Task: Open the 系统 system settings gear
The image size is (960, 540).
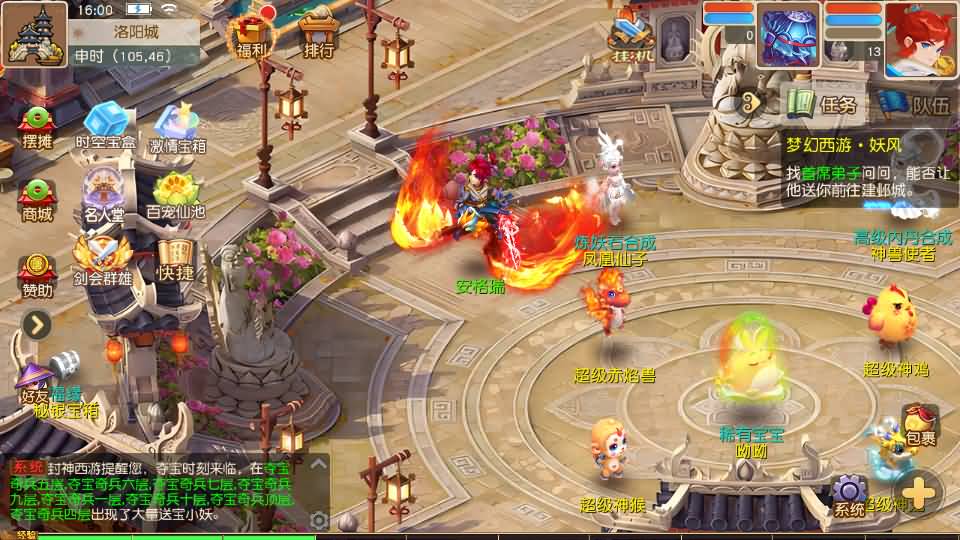Action: click(849, 493)
